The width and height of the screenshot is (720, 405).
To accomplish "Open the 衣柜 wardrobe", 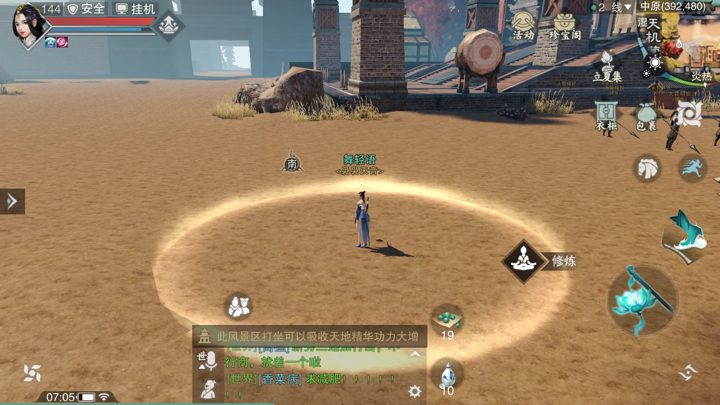I will pyautogui.click(x=606, y=117).
